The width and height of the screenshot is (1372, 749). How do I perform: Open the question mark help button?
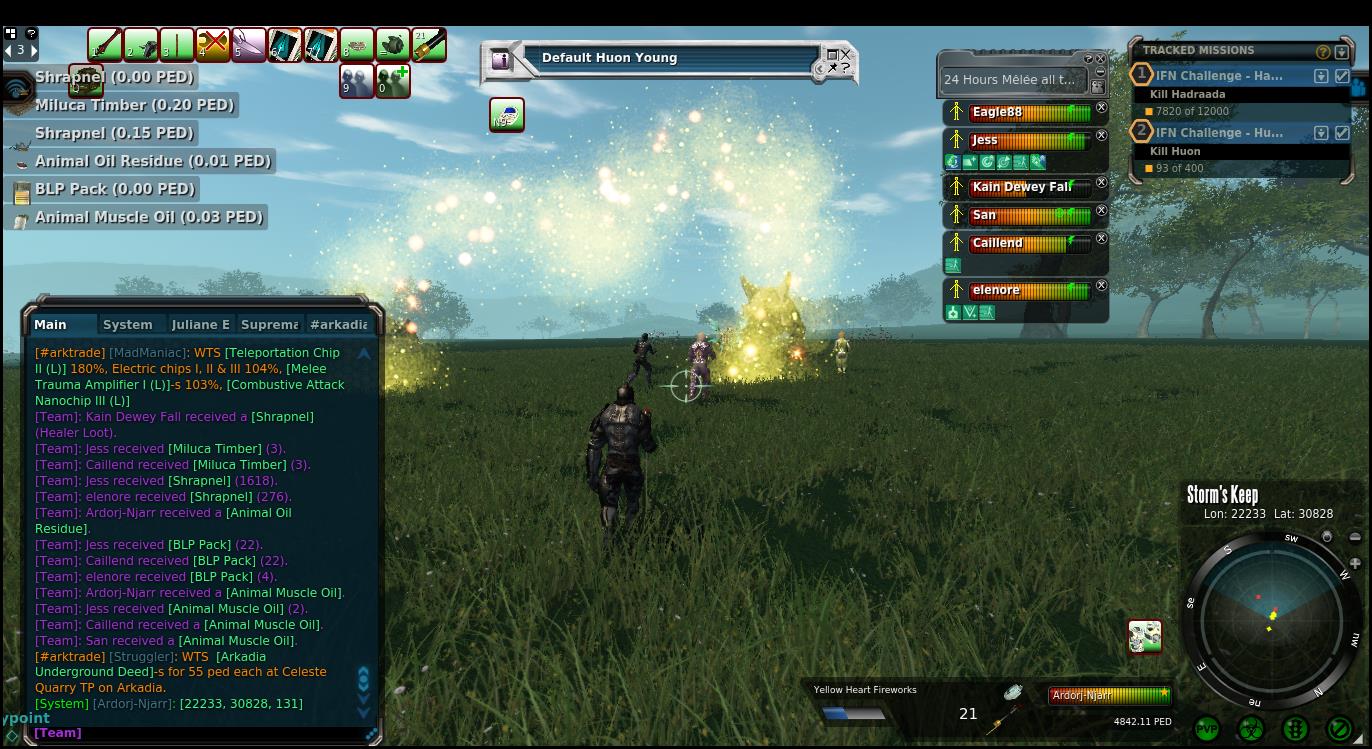tap(31, 33)
